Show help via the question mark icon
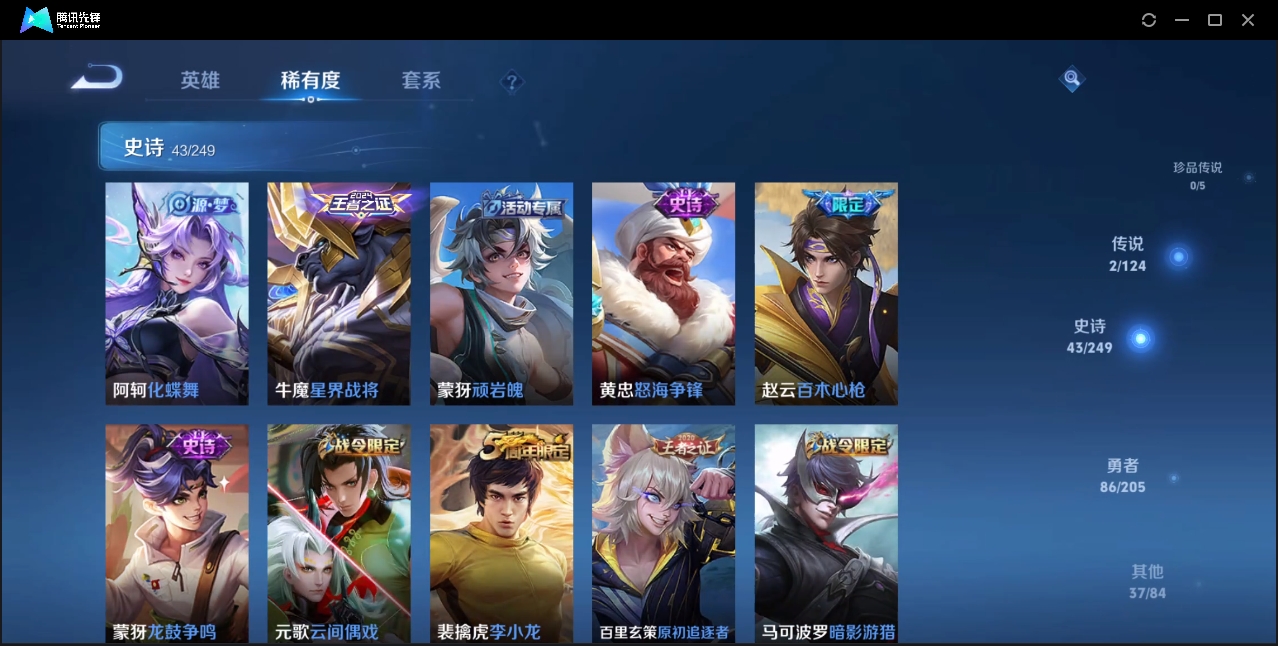The width and height of the screenshot is (1278, 646). coord(512,82)
